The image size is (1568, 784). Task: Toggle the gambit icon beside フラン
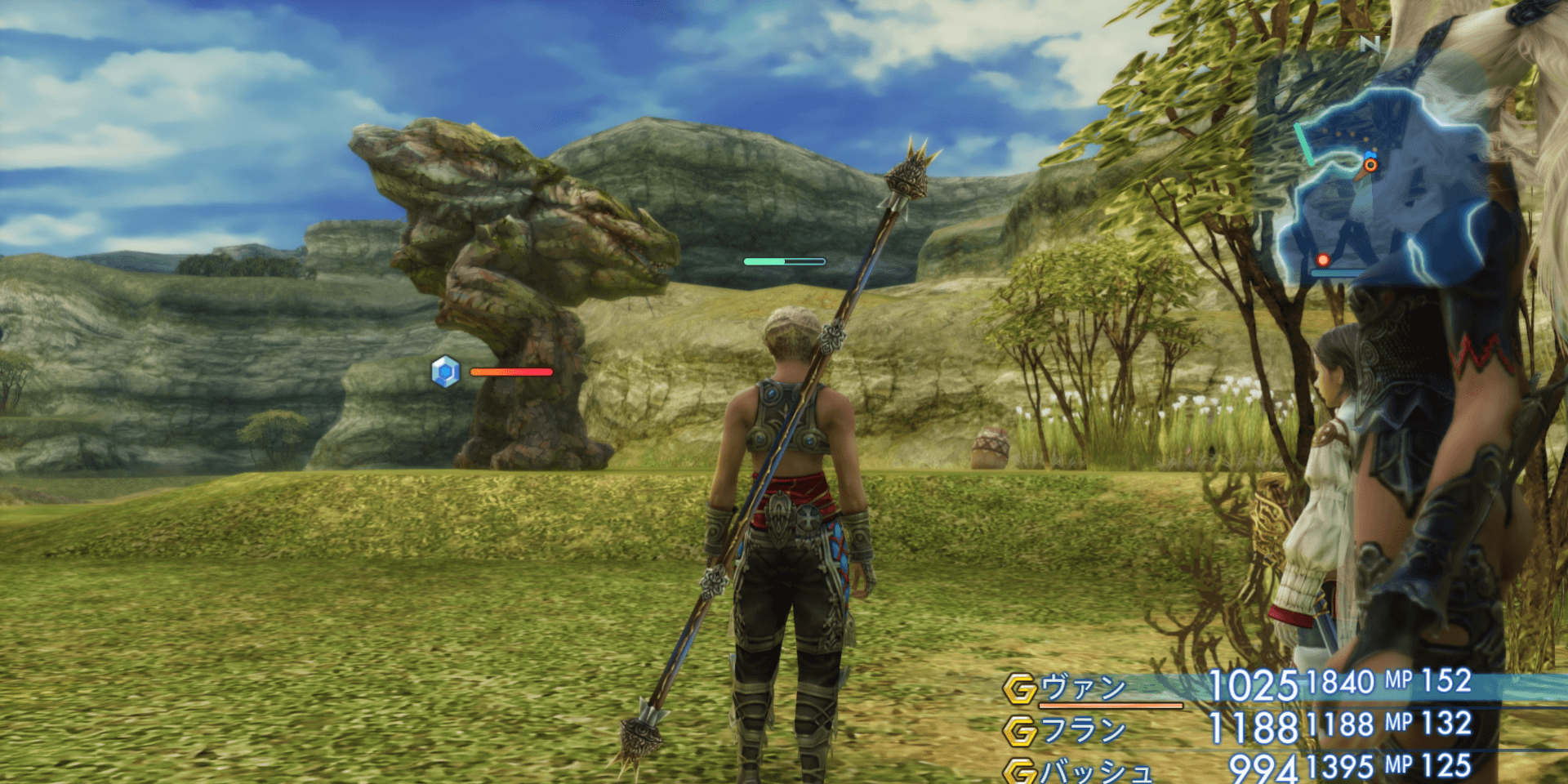1020,731
